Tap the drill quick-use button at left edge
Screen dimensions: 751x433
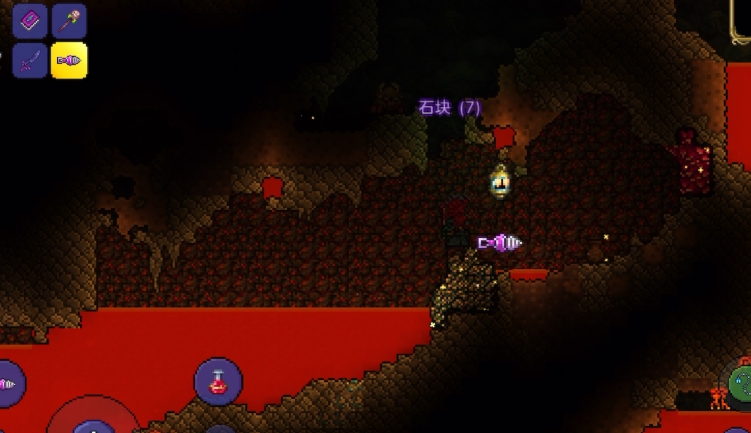tap(8, 383)
